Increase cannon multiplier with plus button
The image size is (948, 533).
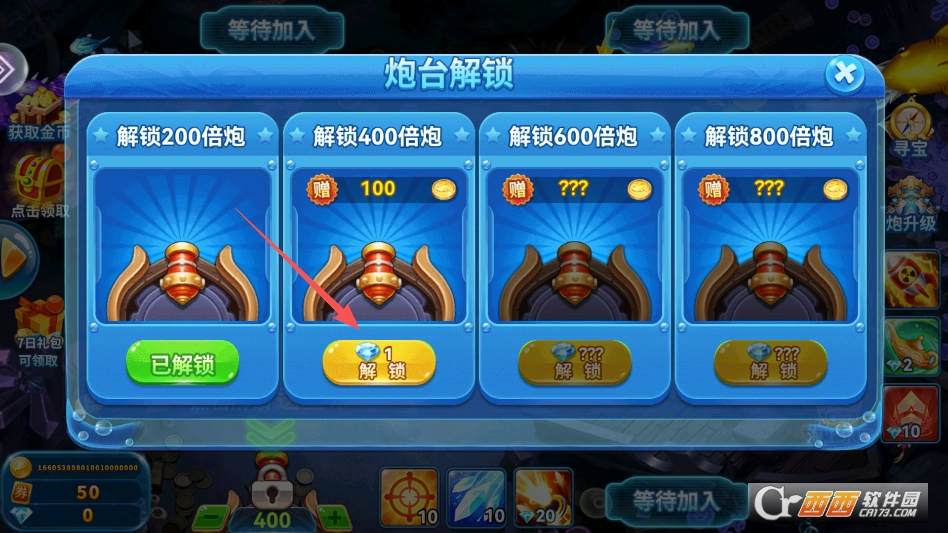point(334,518)
